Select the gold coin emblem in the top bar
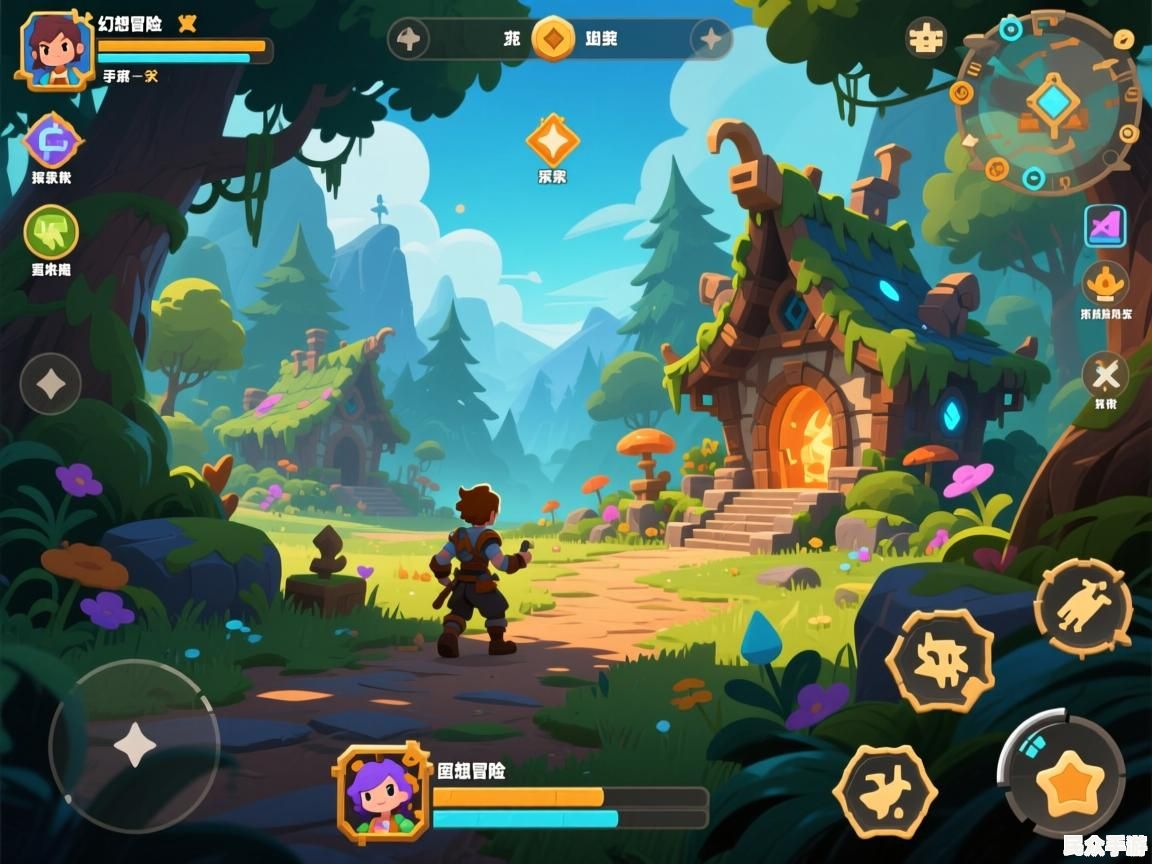The height and width of the screenshot is (864, 1152). [x=552, y=39]
